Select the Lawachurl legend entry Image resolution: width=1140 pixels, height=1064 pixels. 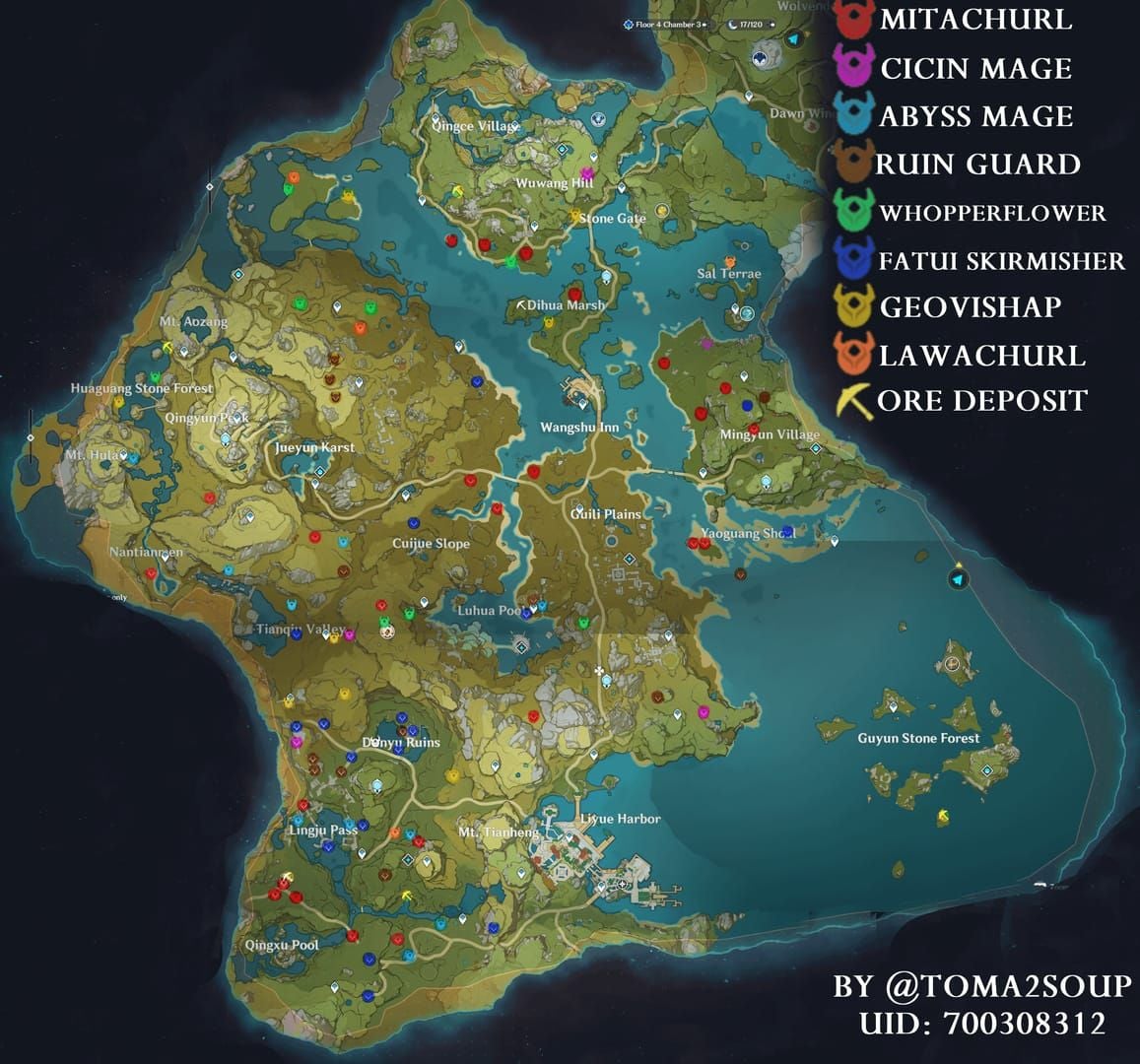pyautogui.click(x=853, y=353)
